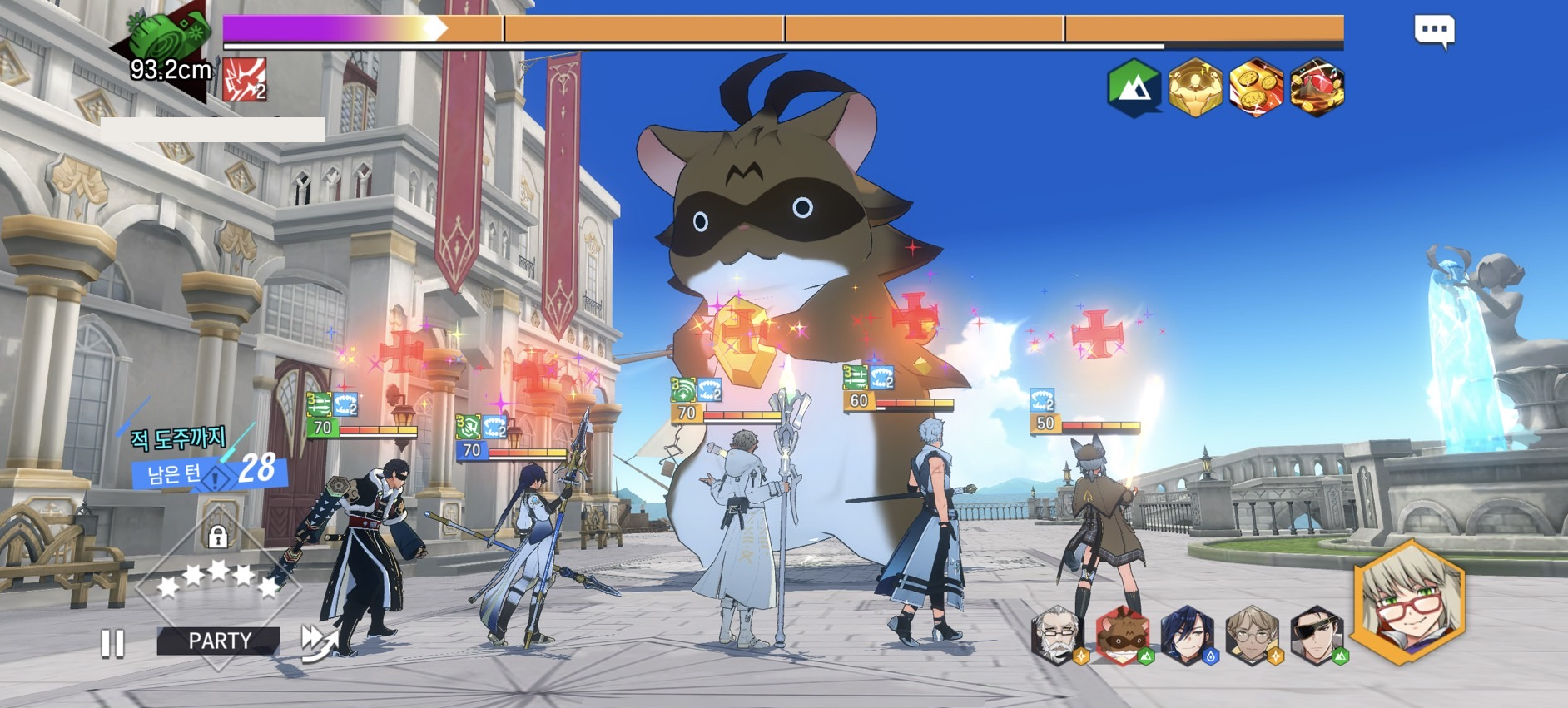Select the green mountain element icon

click(x=1134, y=87)
